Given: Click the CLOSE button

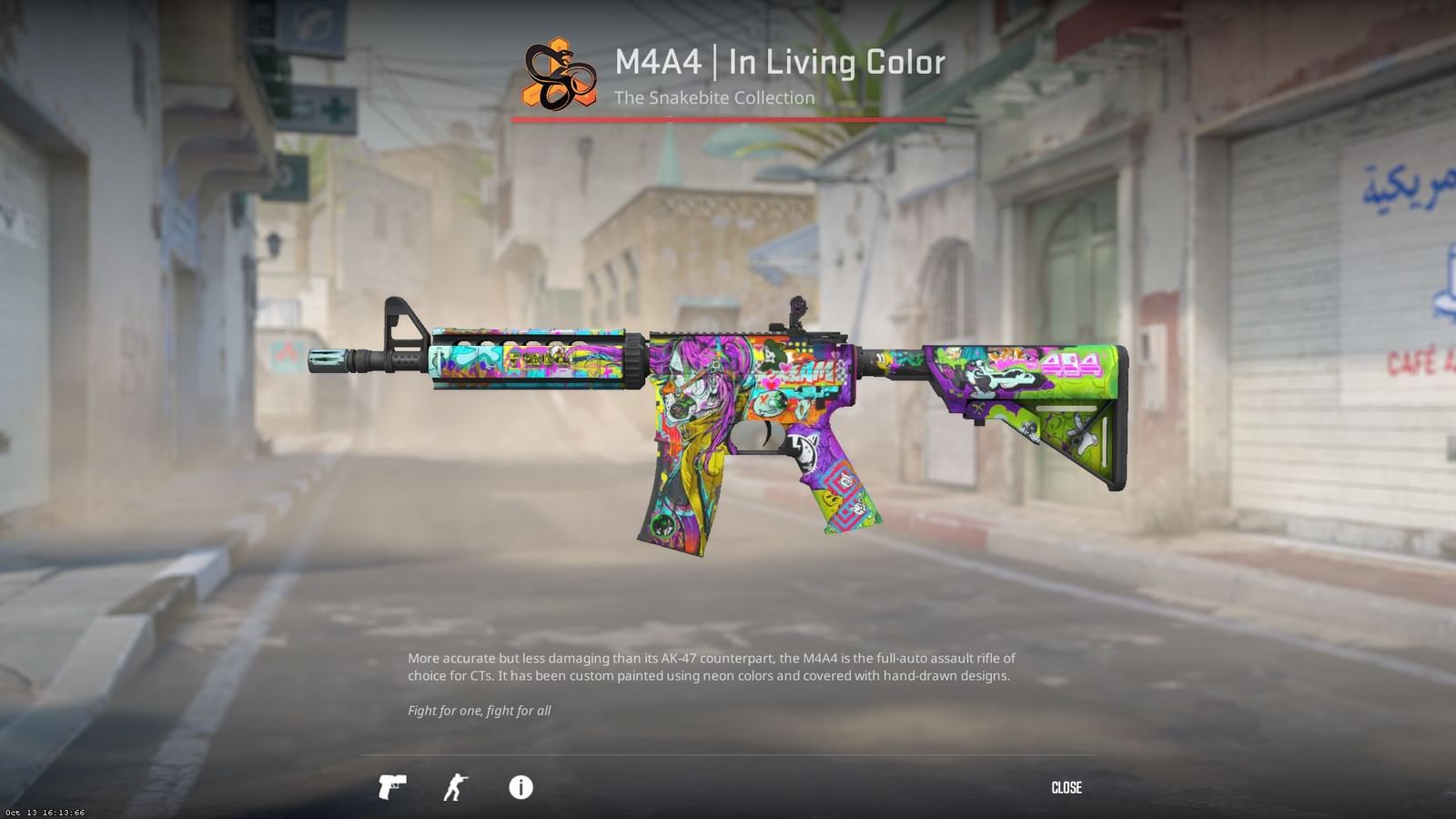Looking at the screenshot, I should click(x=1067, y=788).
